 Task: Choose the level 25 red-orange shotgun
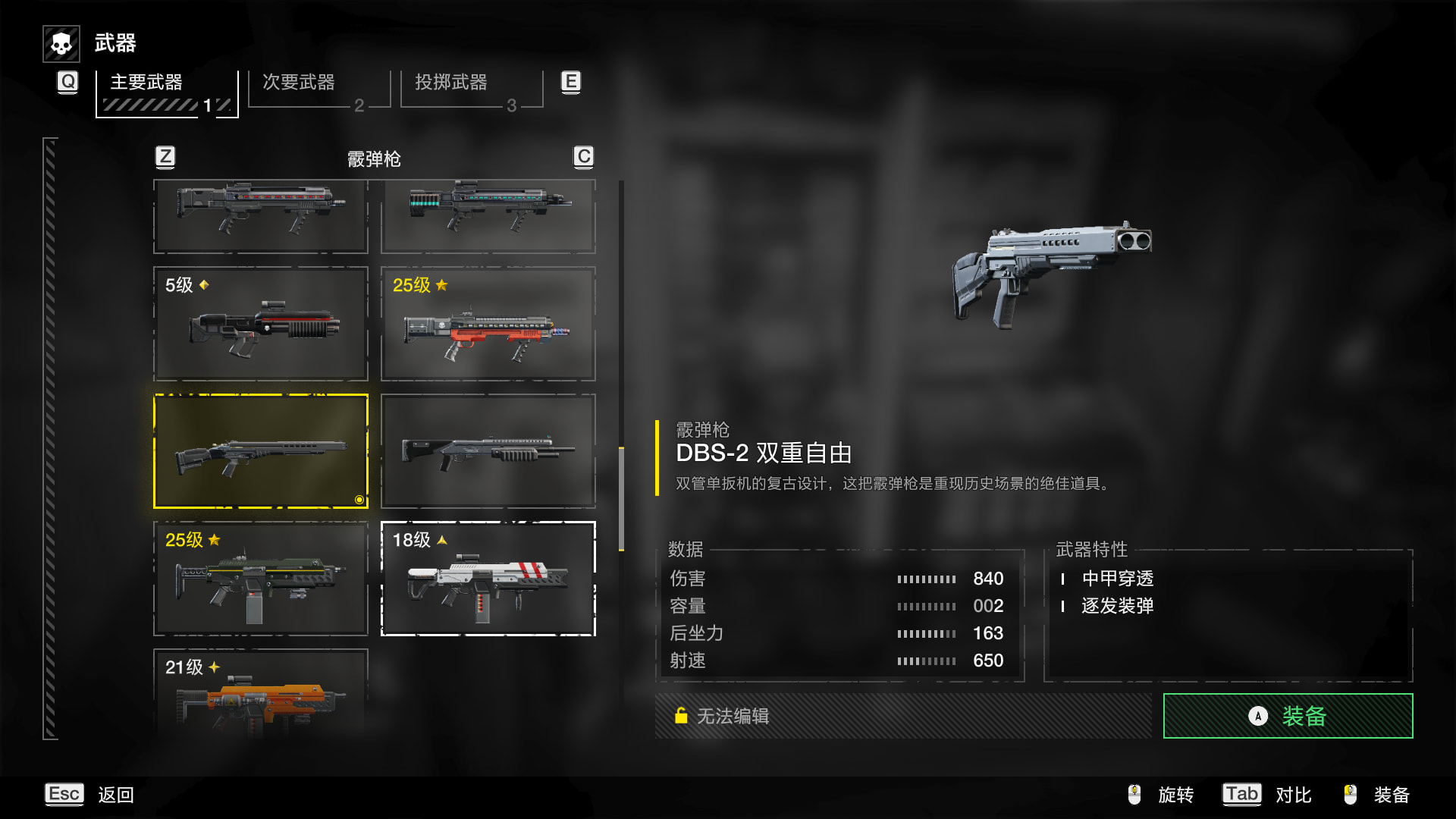(488, 324)
